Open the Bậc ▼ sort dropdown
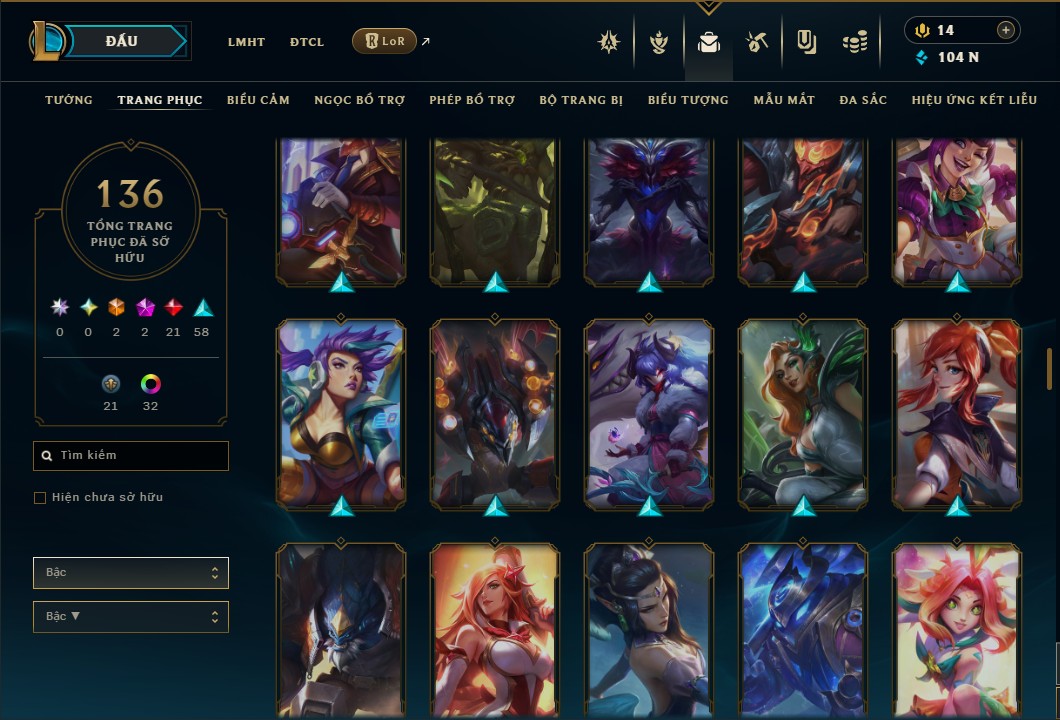The image size is (1060, 720). point(131,616)
